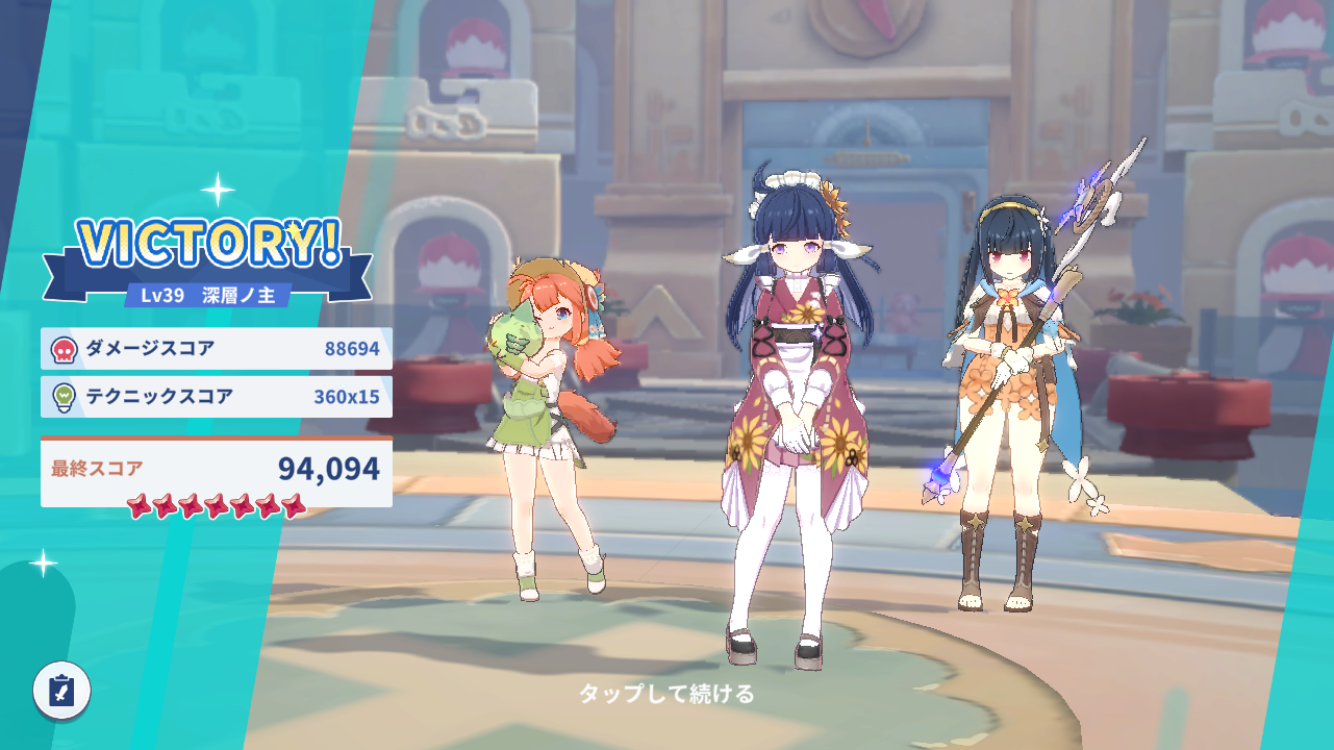Tap the 'タップして続ける' continue prompt
Screen dimensions: 1334x750
pyautogui.click(x=667, y=693)
